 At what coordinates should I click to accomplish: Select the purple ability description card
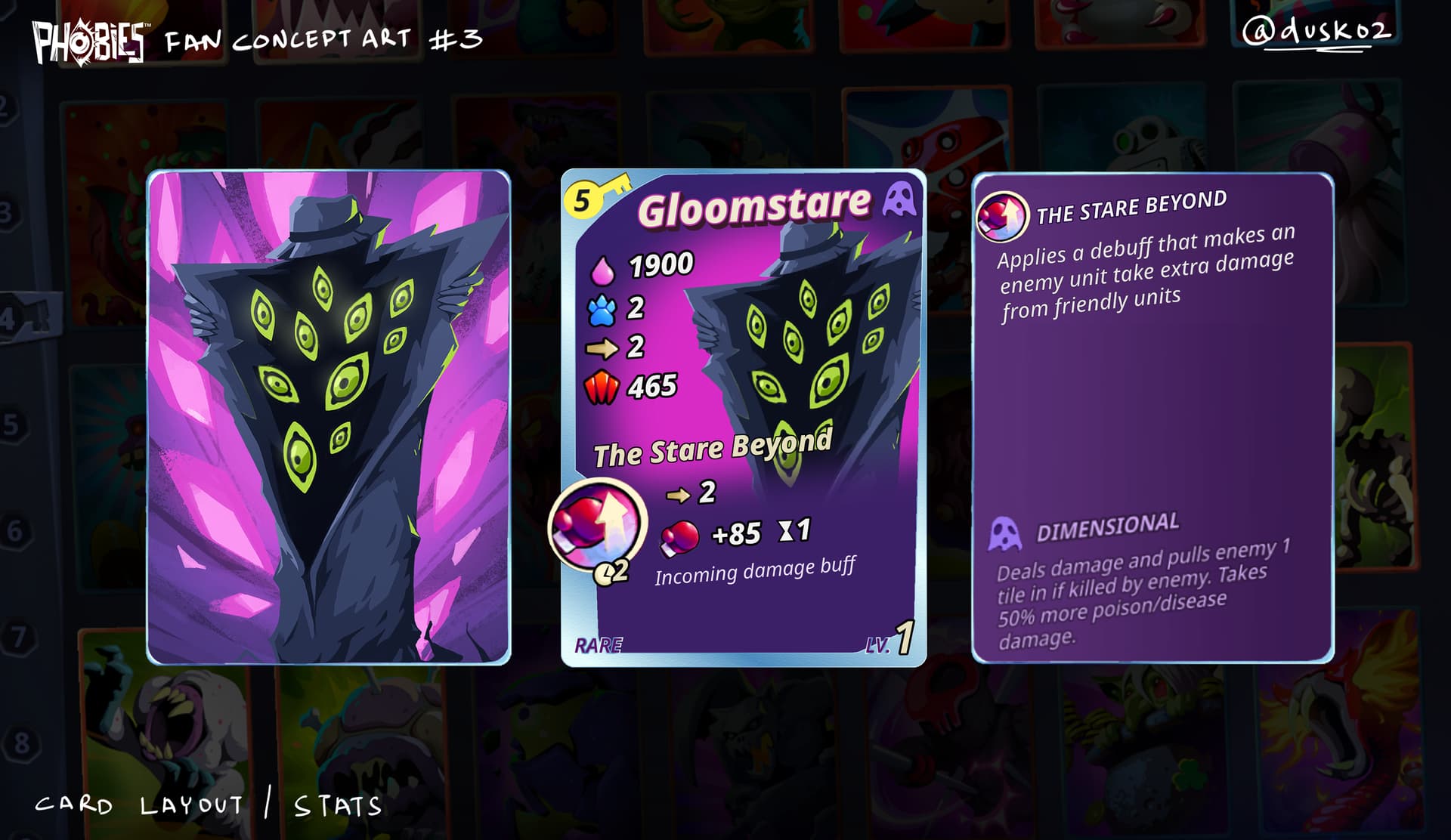pos(1152,417)
